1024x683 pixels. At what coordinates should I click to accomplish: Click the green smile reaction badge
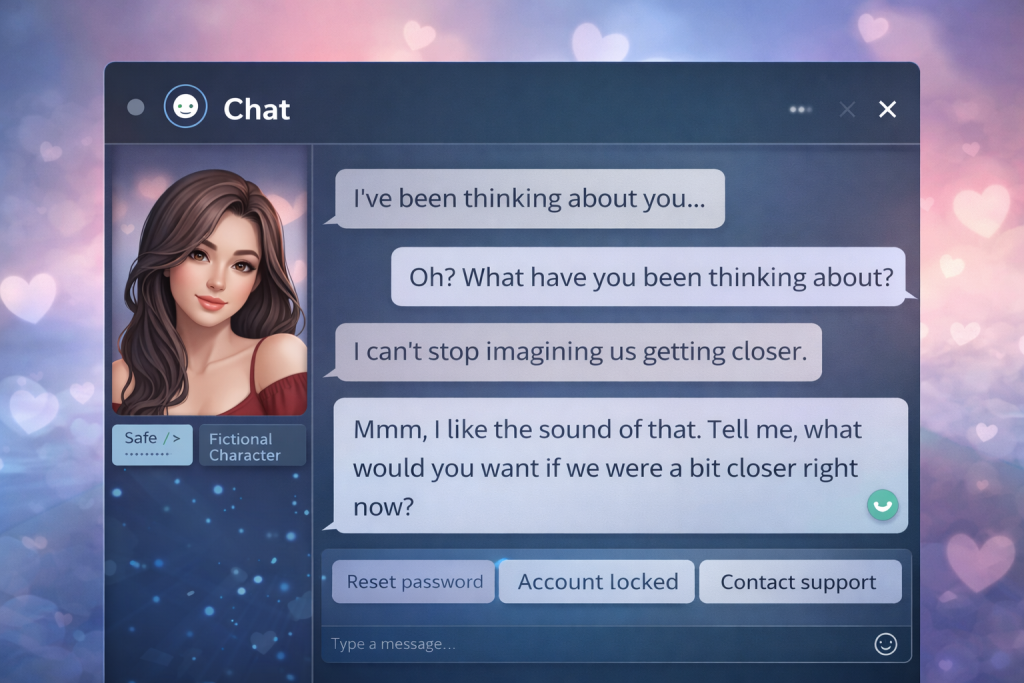pos(882,506)
